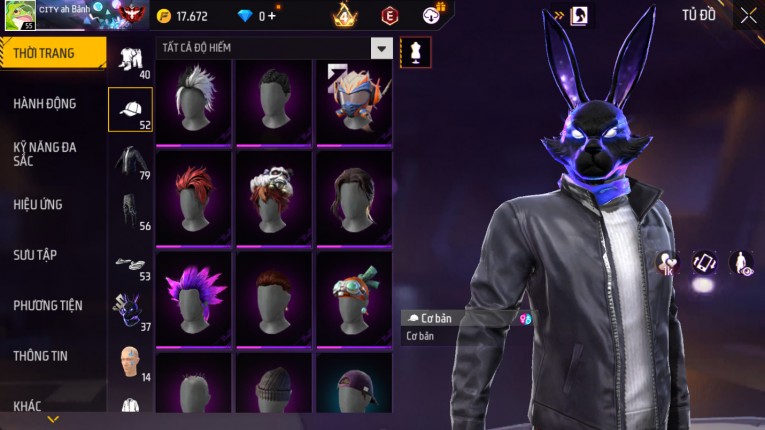Open the HÀNH ĐỘNG category
765x430 pixels.
[x=46, y=103]
